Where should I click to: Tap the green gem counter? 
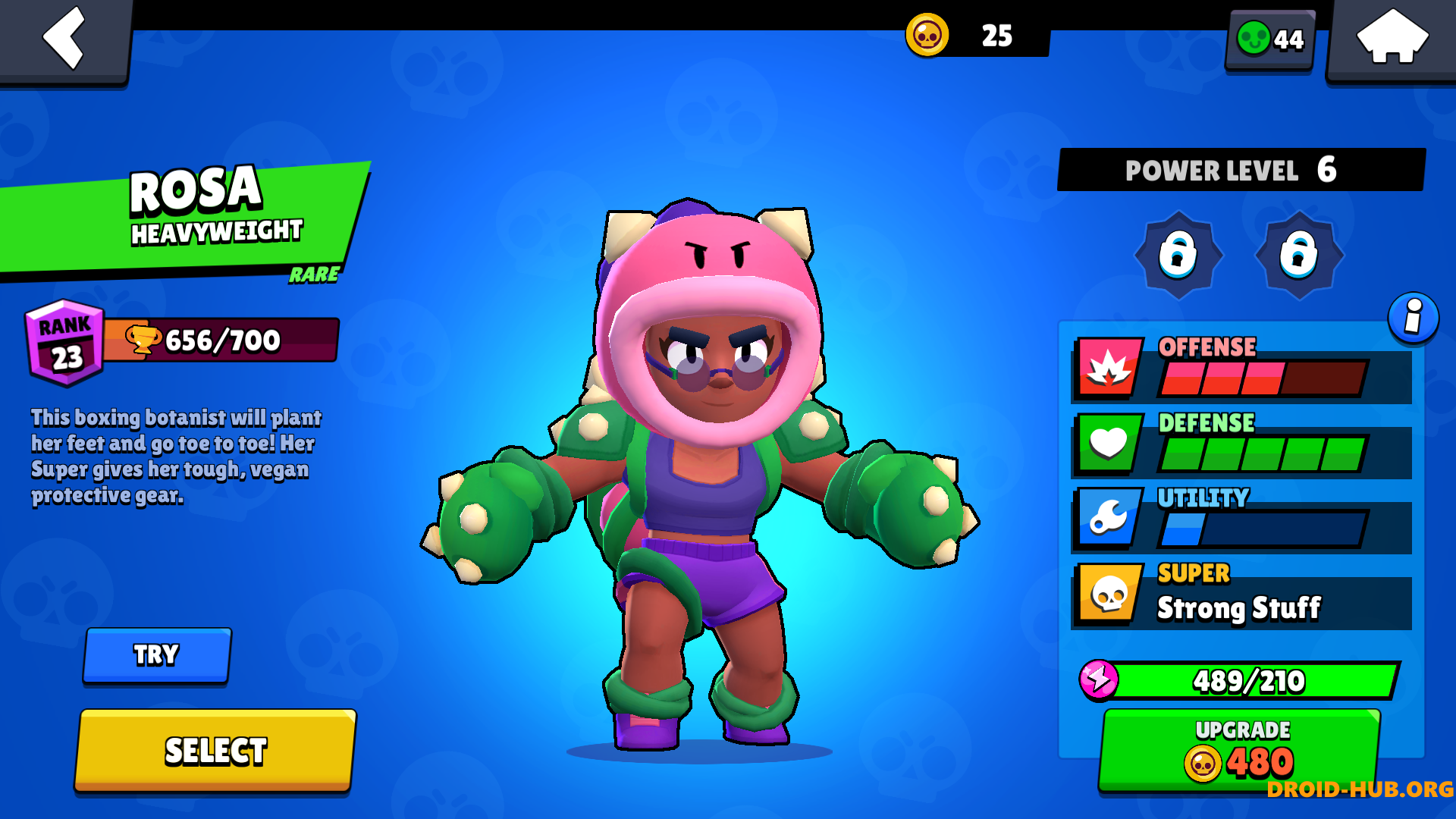(1270, 39)
